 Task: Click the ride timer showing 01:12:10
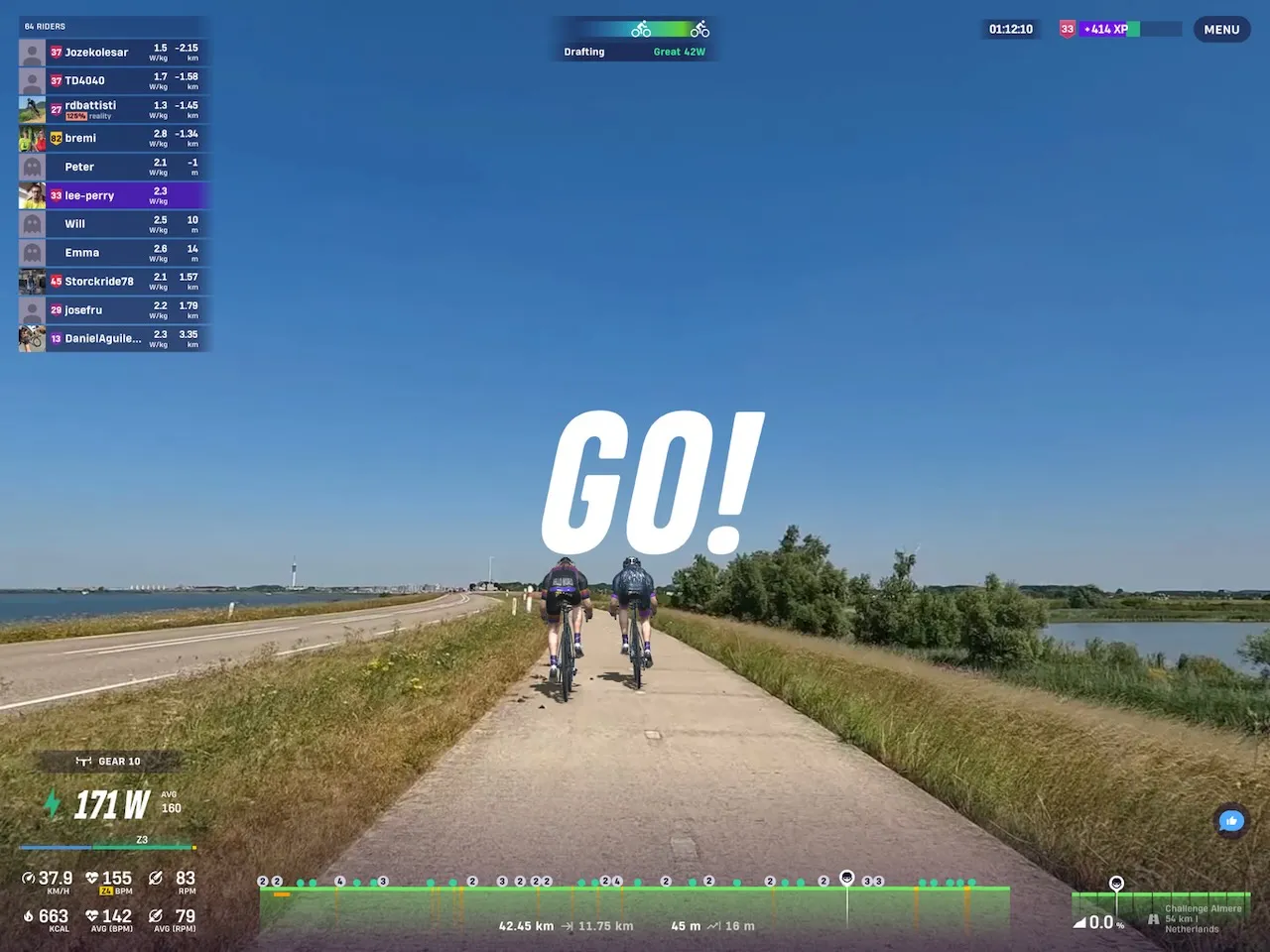1009,29
